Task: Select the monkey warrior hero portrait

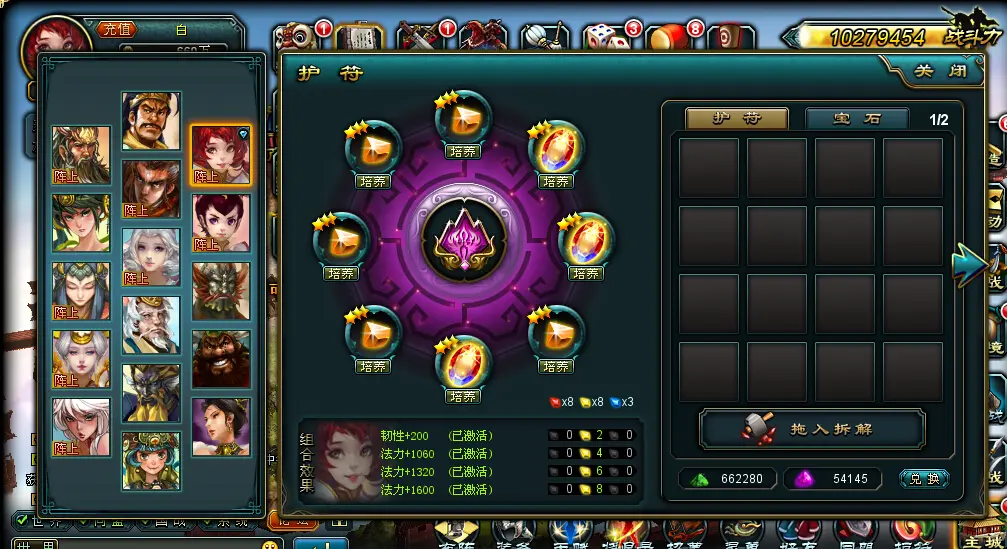Action: 151,189
